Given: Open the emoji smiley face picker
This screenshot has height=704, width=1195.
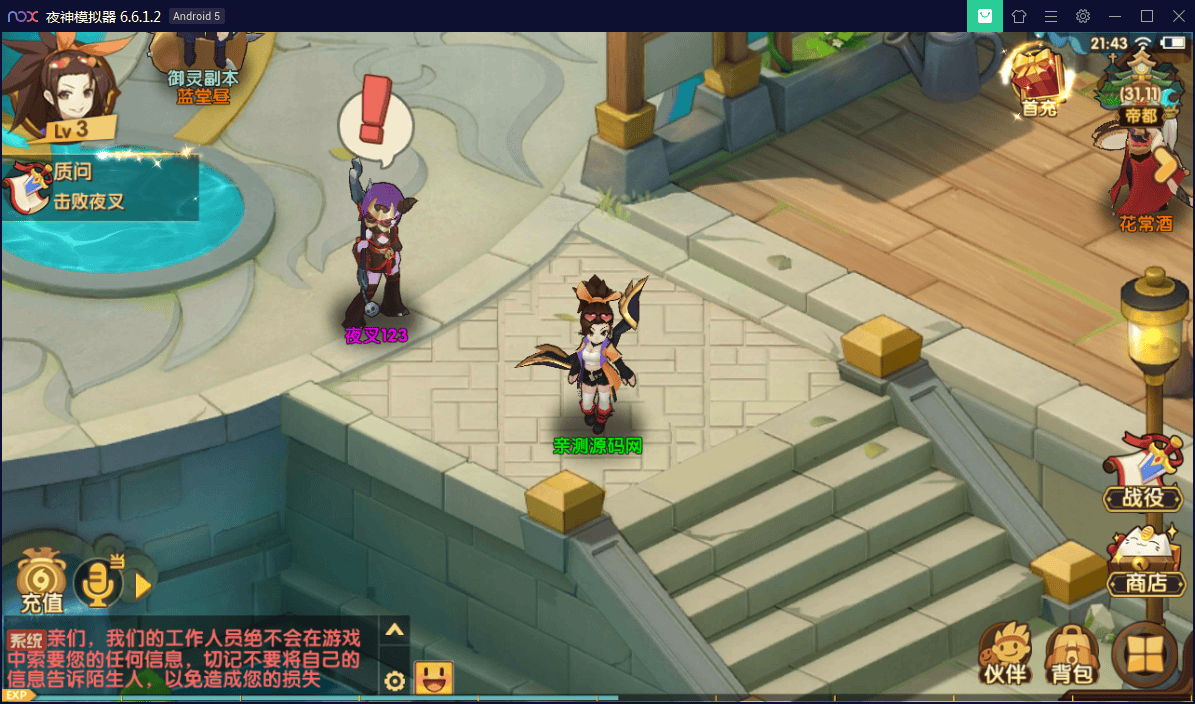Looking at the screenshot, I should (433, 679).
